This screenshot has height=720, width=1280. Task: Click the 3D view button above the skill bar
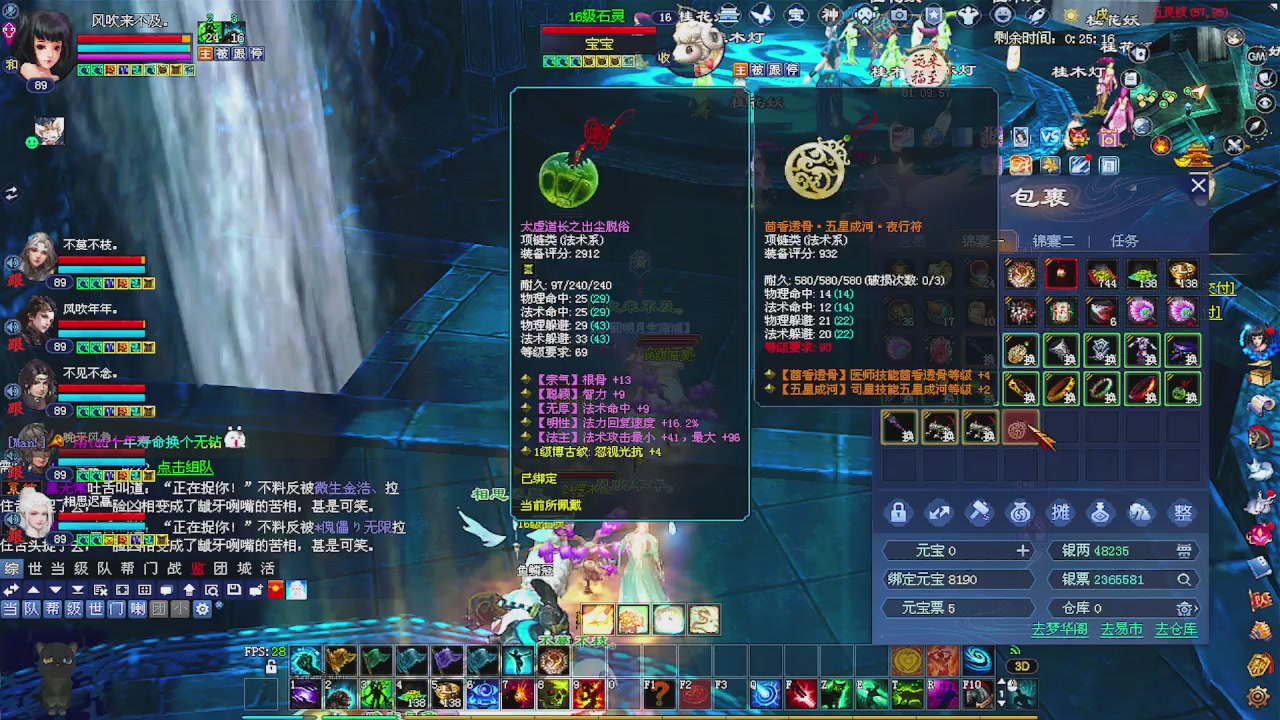coord(1020,664)
